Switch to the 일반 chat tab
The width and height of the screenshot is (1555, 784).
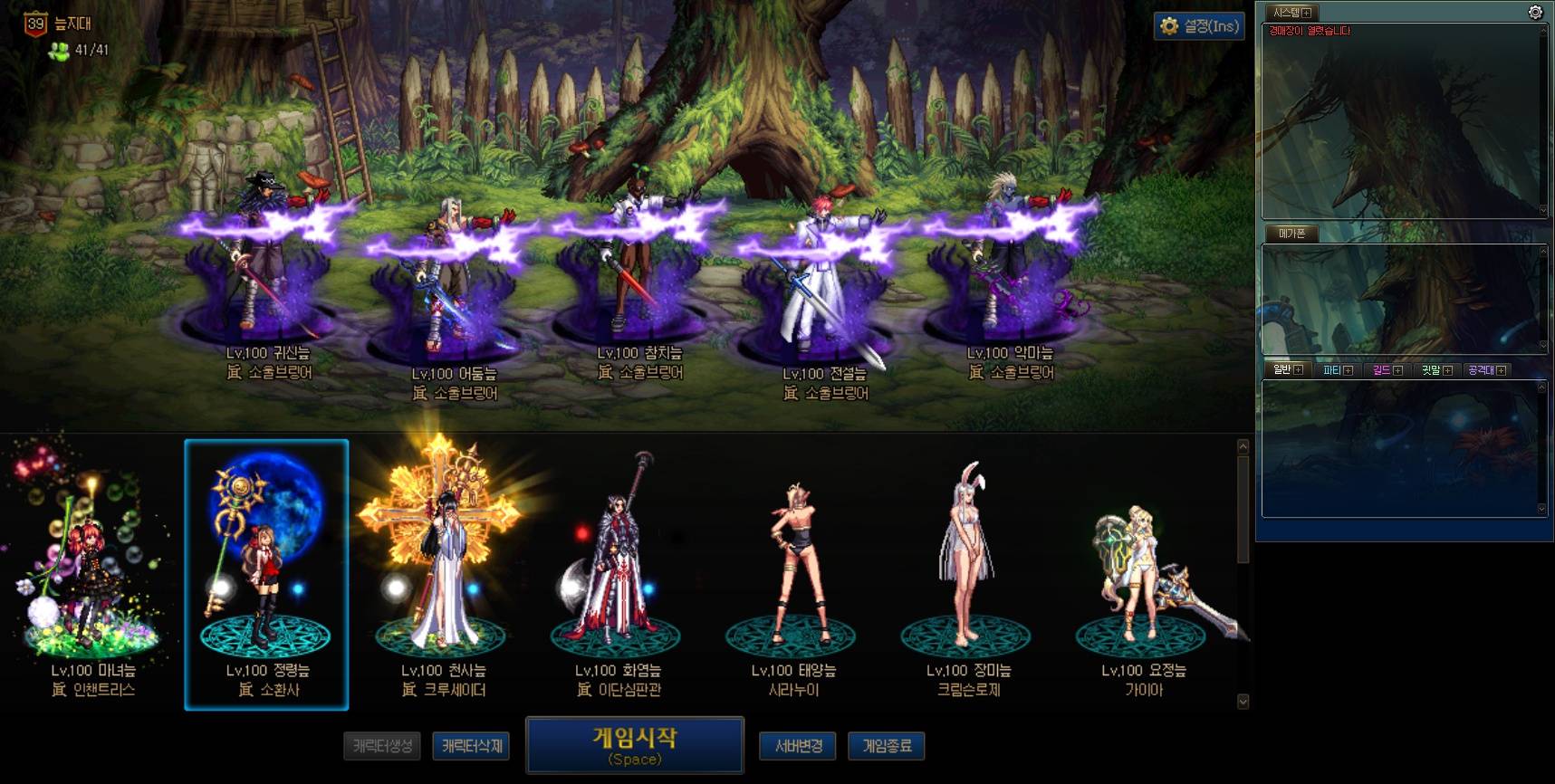1282,369
